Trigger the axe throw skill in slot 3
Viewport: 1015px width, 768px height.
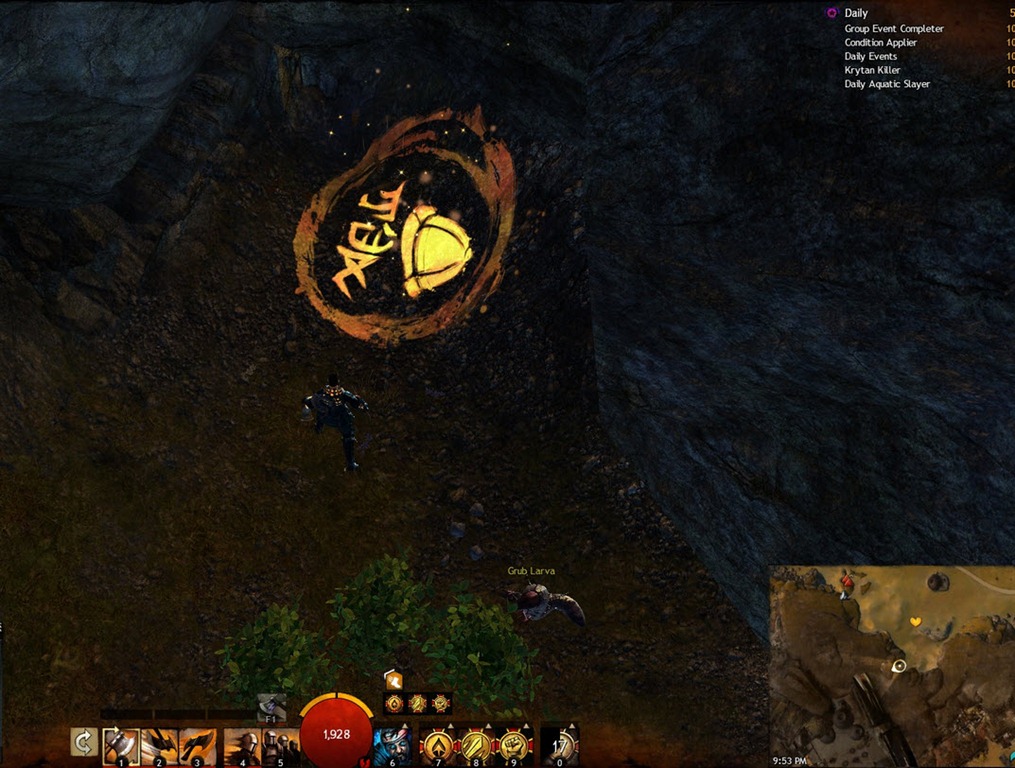tap(197, 745)
